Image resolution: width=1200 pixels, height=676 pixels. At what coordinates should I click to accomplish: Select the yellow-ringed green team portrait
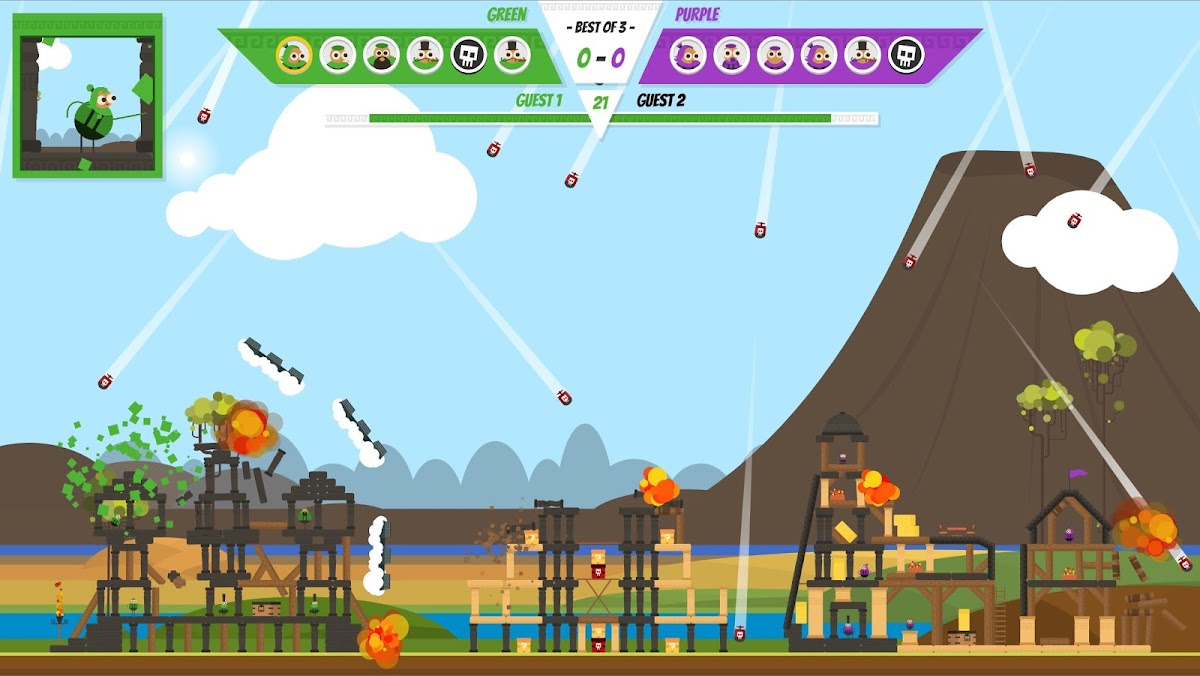(x=294, y=55)
